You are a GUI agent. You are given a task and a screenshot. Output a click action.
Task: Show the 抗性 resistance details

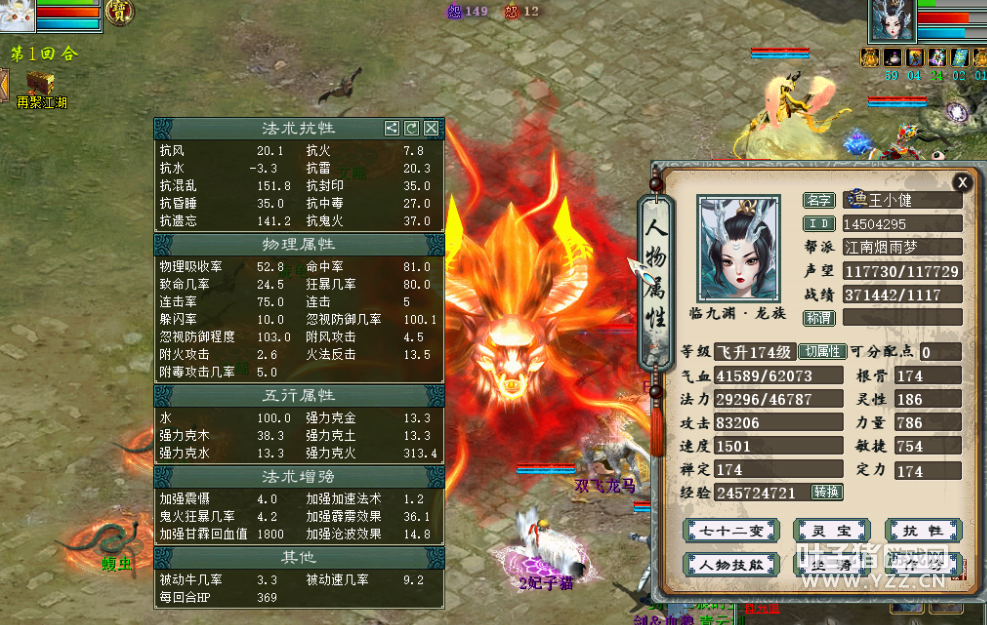click(923, 530)
